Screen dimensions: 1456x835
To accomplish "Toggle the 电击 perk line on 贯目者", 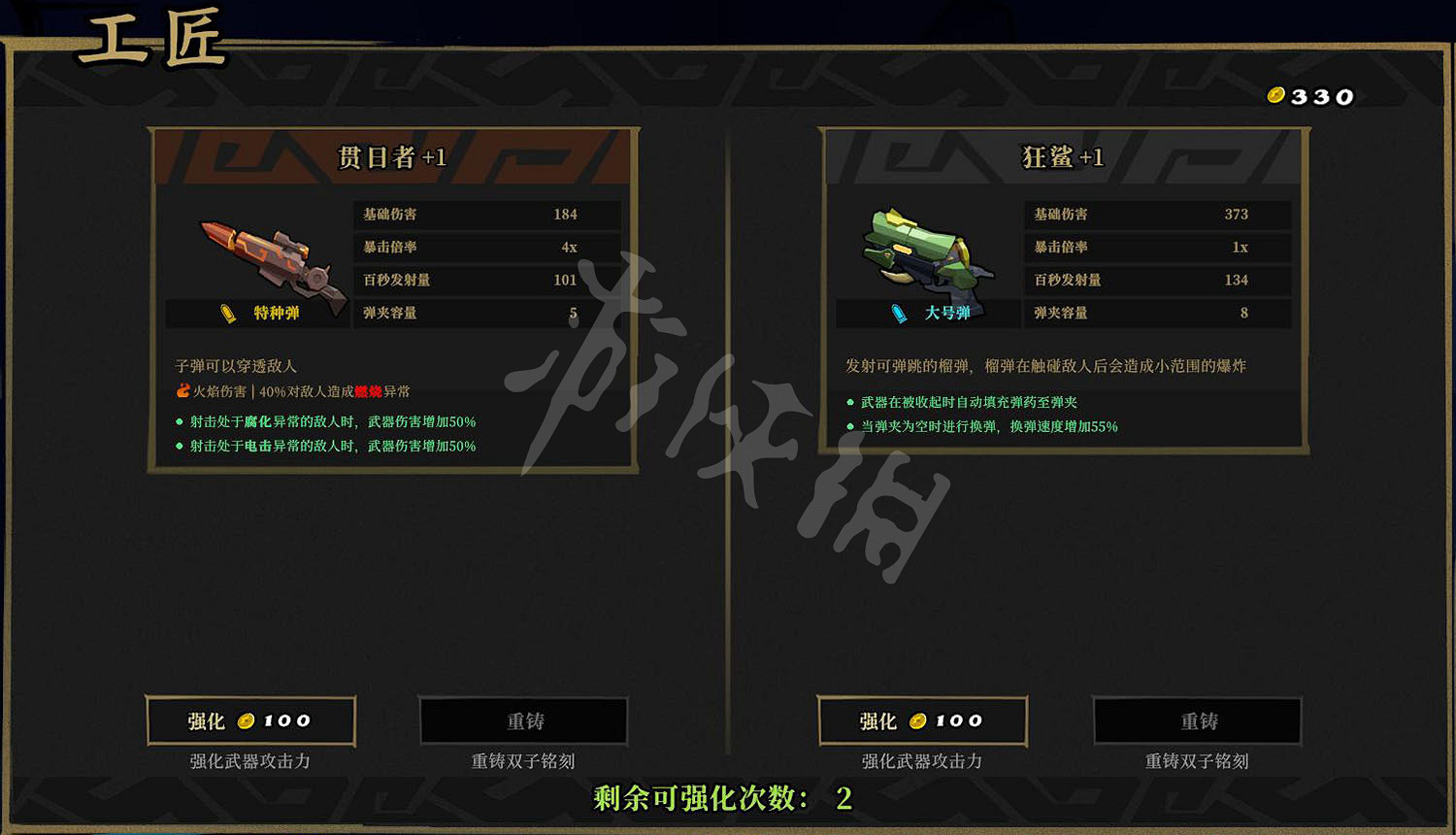I will 325,446.
